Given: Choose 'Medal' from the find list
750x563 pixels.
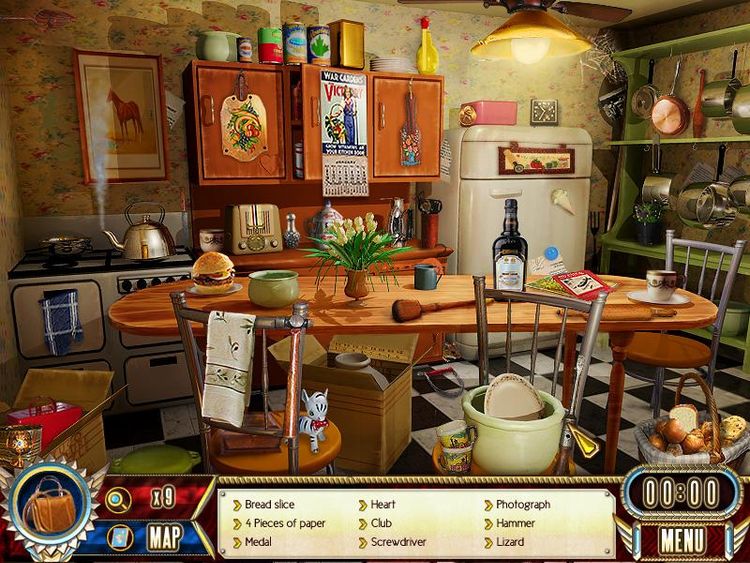Looking at the screenshot, I should click(259, 542).
